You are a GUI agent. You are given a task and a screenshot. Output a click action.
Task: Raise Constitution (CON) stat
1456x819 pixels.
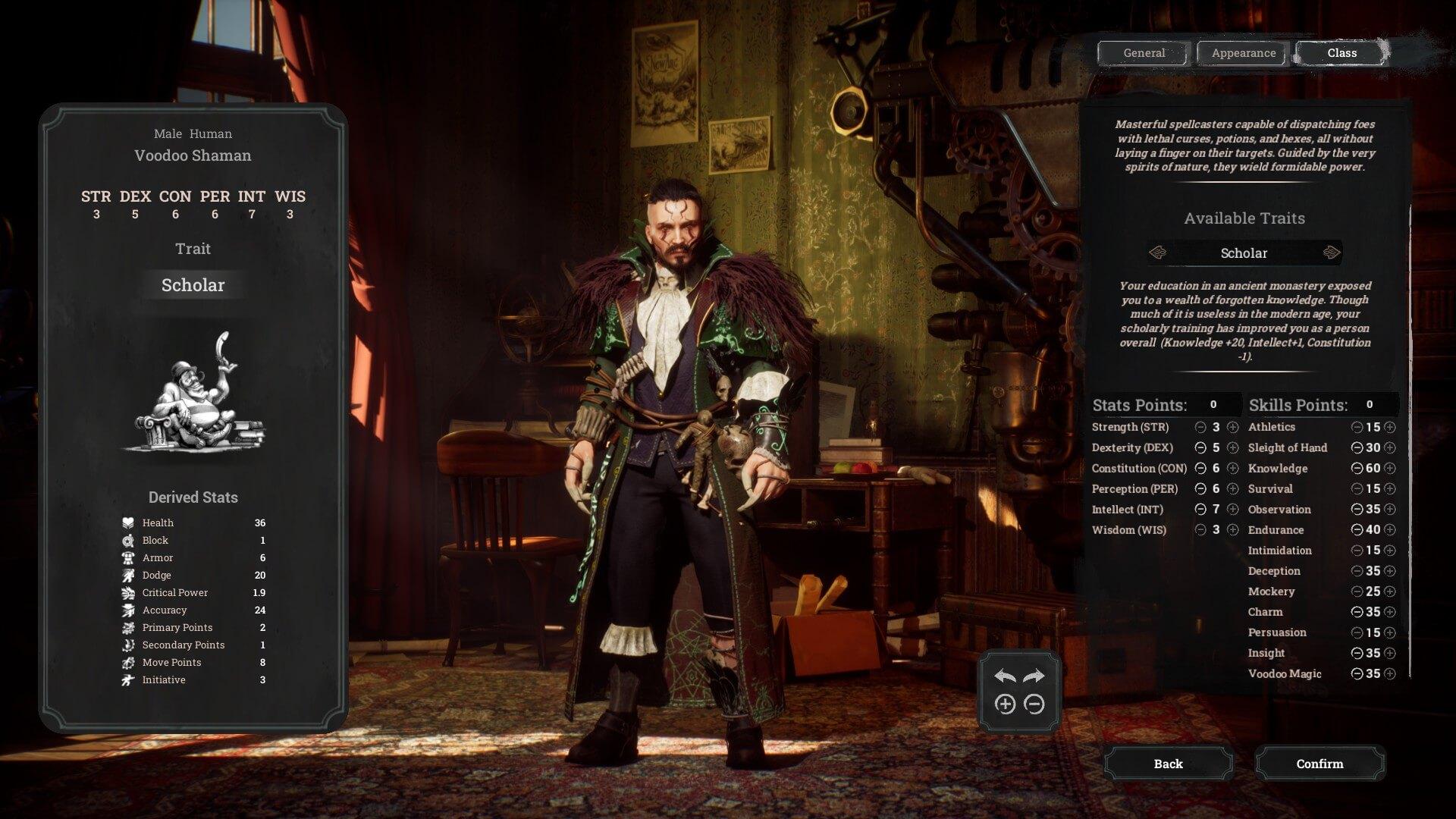pos(1233,469)
